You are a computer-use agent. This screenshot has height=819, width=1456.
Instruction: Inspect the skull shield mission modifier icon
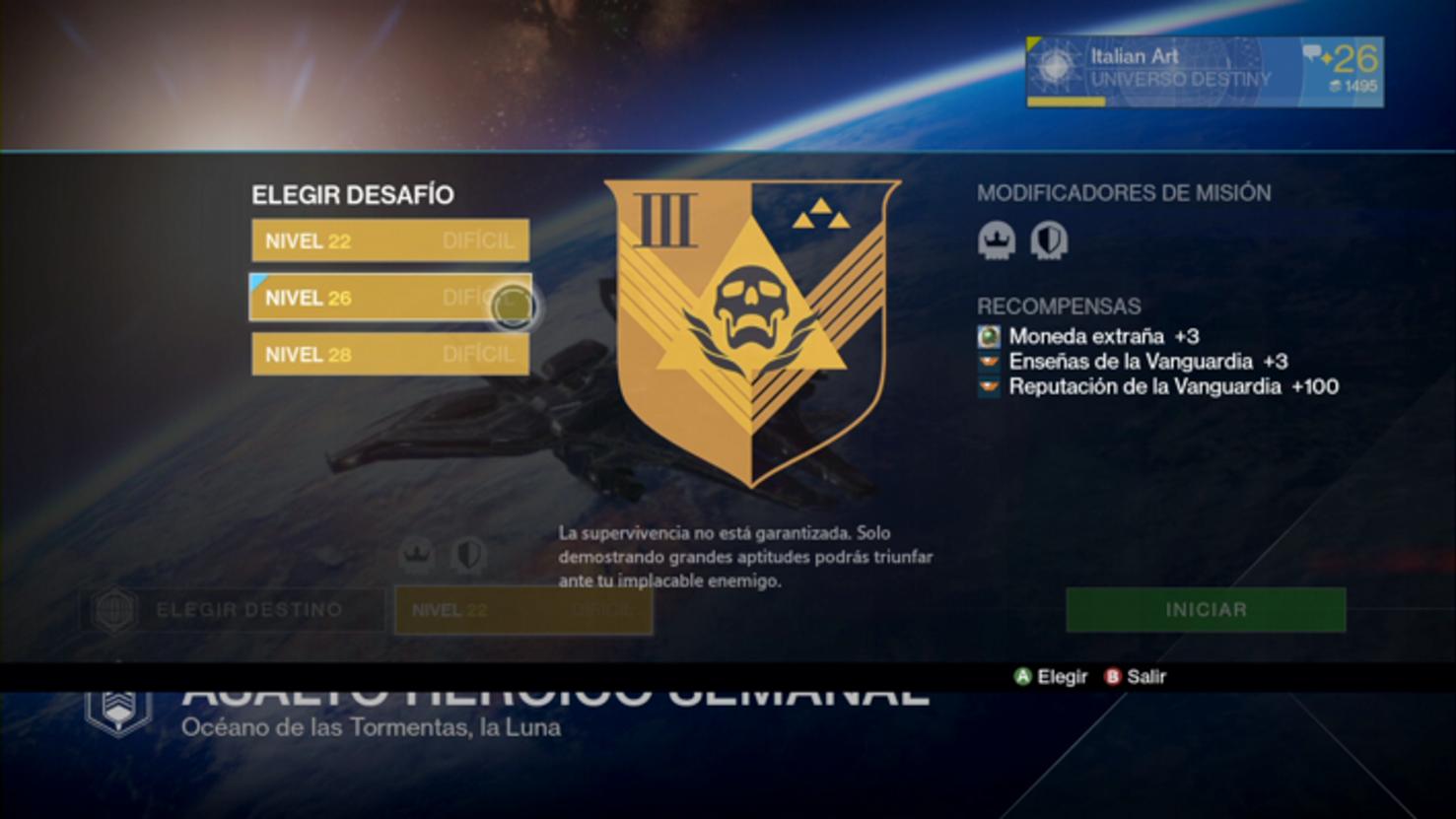tap(1048, 240)
